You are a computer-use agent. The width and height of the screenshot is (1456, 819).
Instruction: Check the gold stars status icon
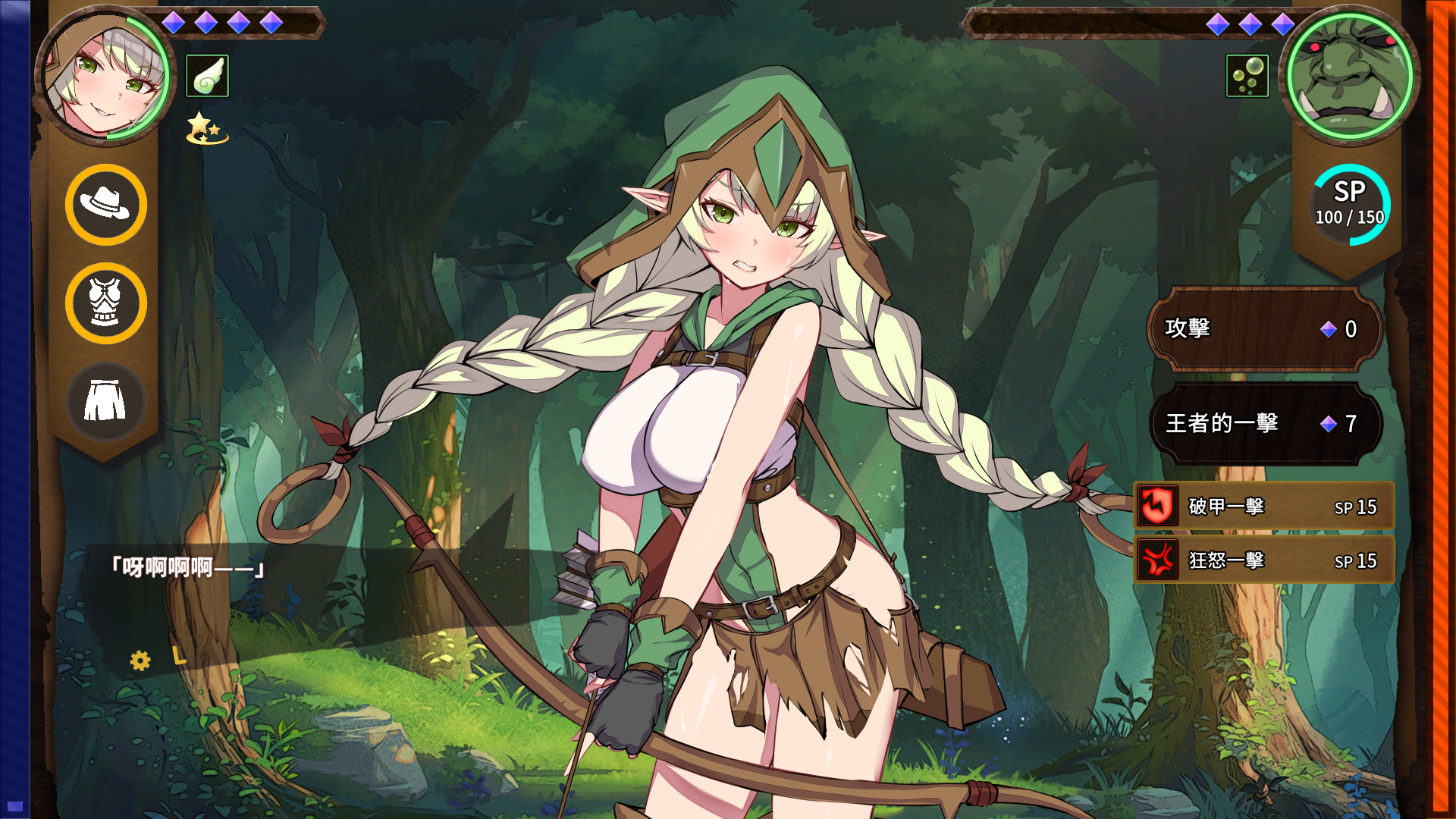[206, 128]
